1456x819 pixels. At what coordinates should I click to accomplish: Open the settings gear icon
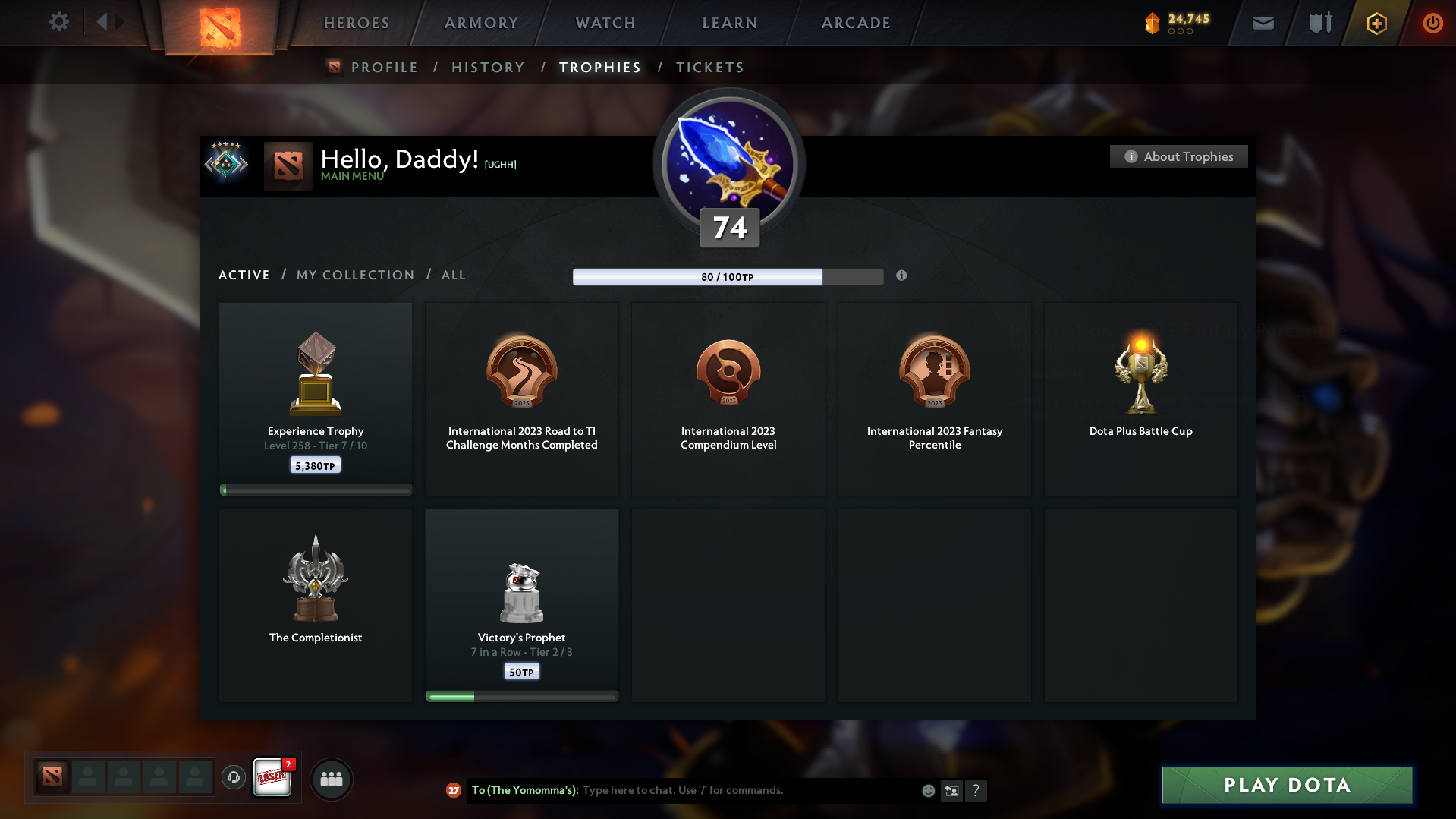[59, 22]
